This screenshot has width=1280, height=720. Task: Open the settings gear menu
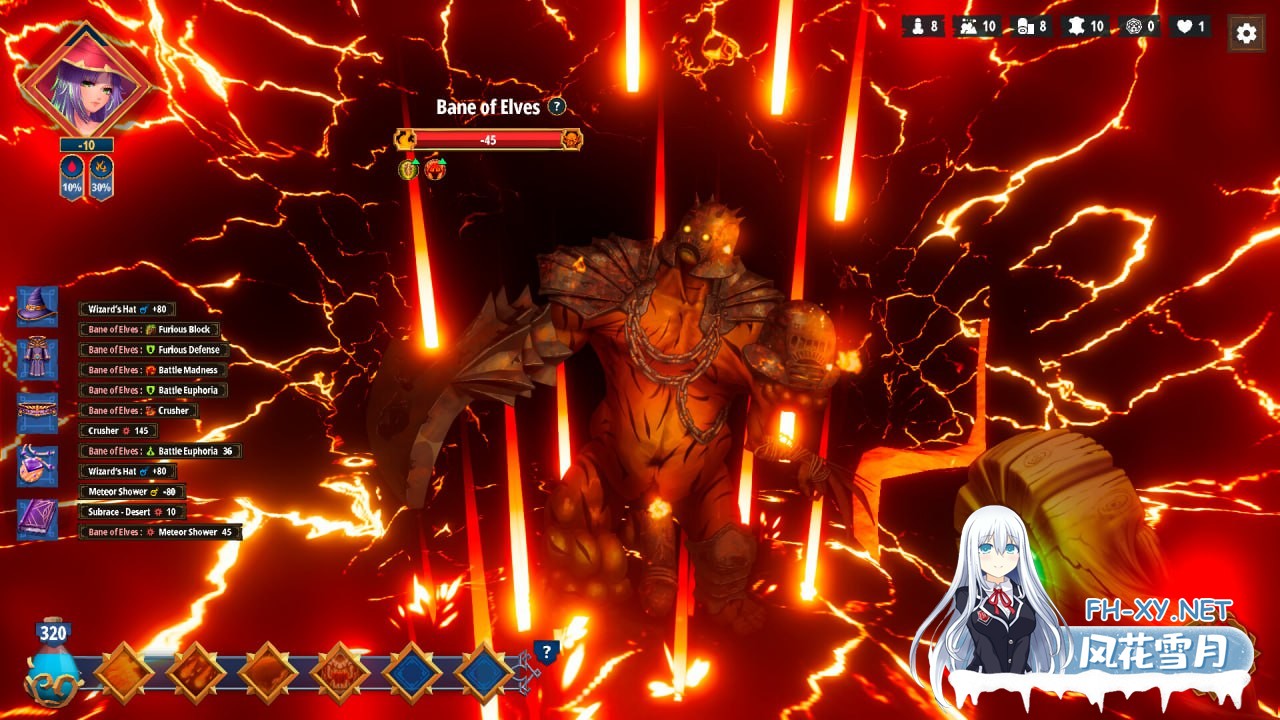coord(1246,33)
